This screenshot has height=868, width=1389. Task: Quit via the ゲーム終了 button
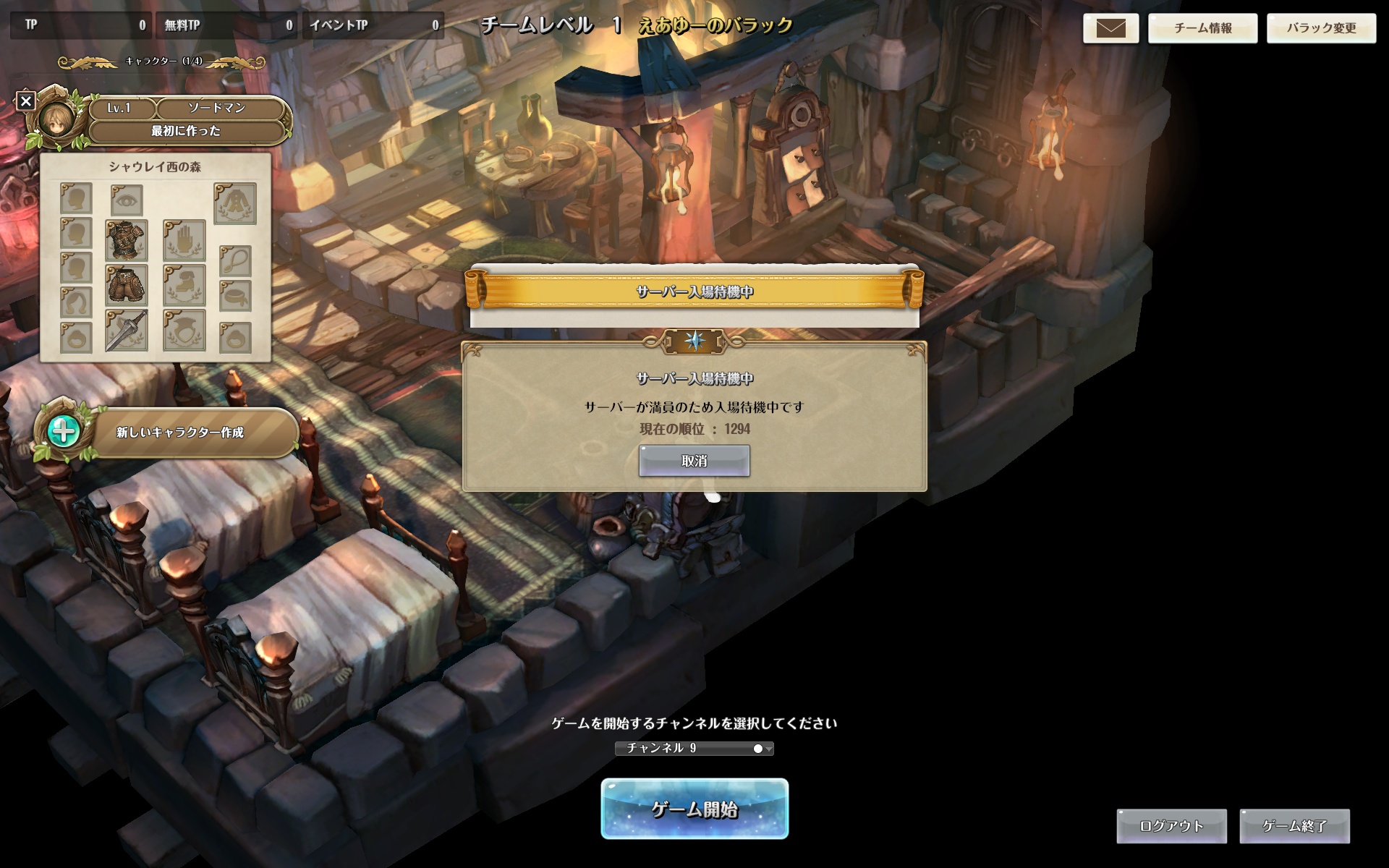pyautogui.click(x=1294, y=826)
